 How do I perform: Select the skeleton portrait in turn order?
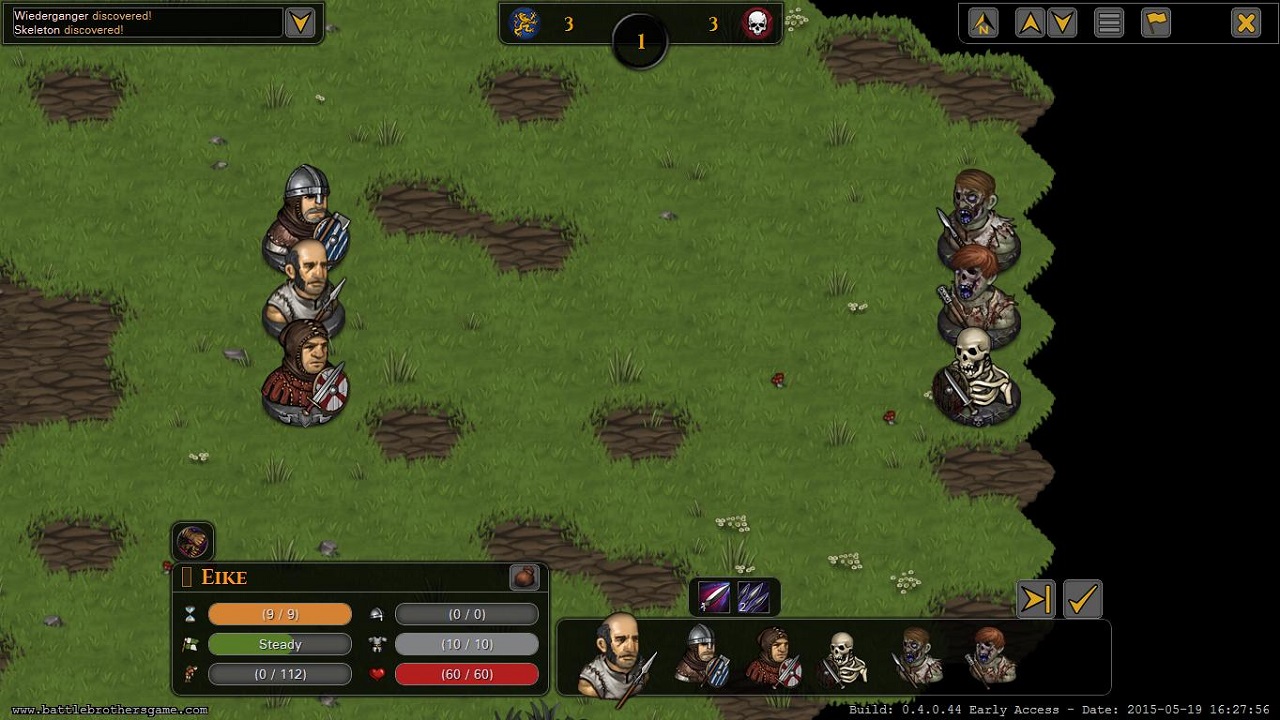tap(844, 658)
